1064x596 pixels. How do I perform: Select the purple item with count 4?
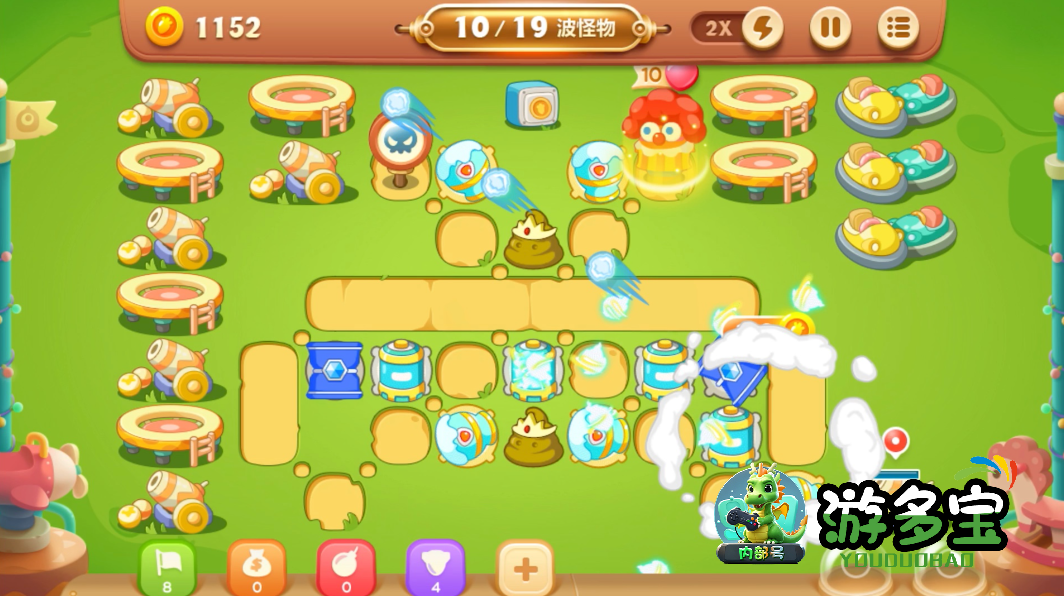[435, 568]
